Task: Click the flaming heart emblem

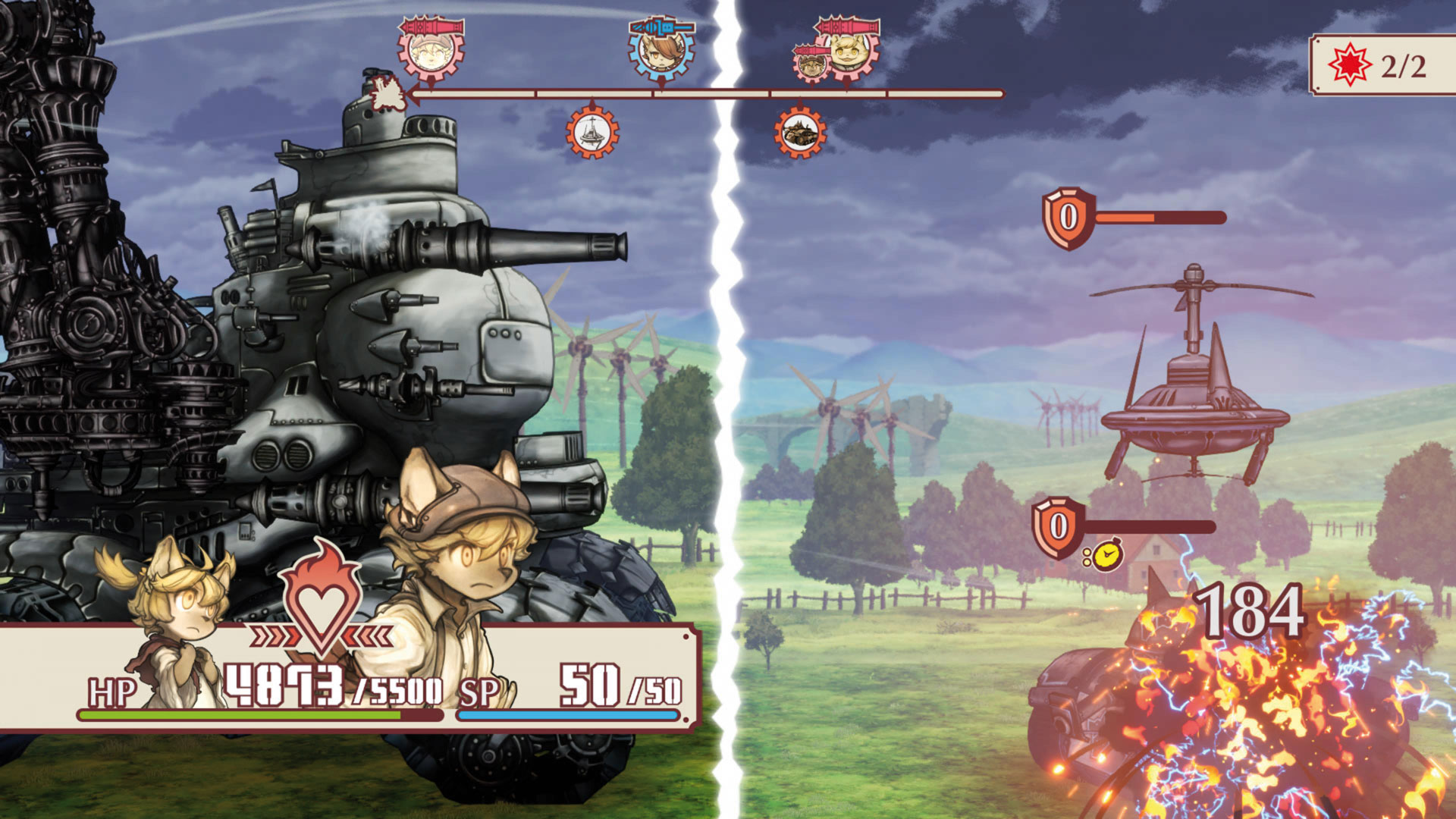Action: click(322, 599)
